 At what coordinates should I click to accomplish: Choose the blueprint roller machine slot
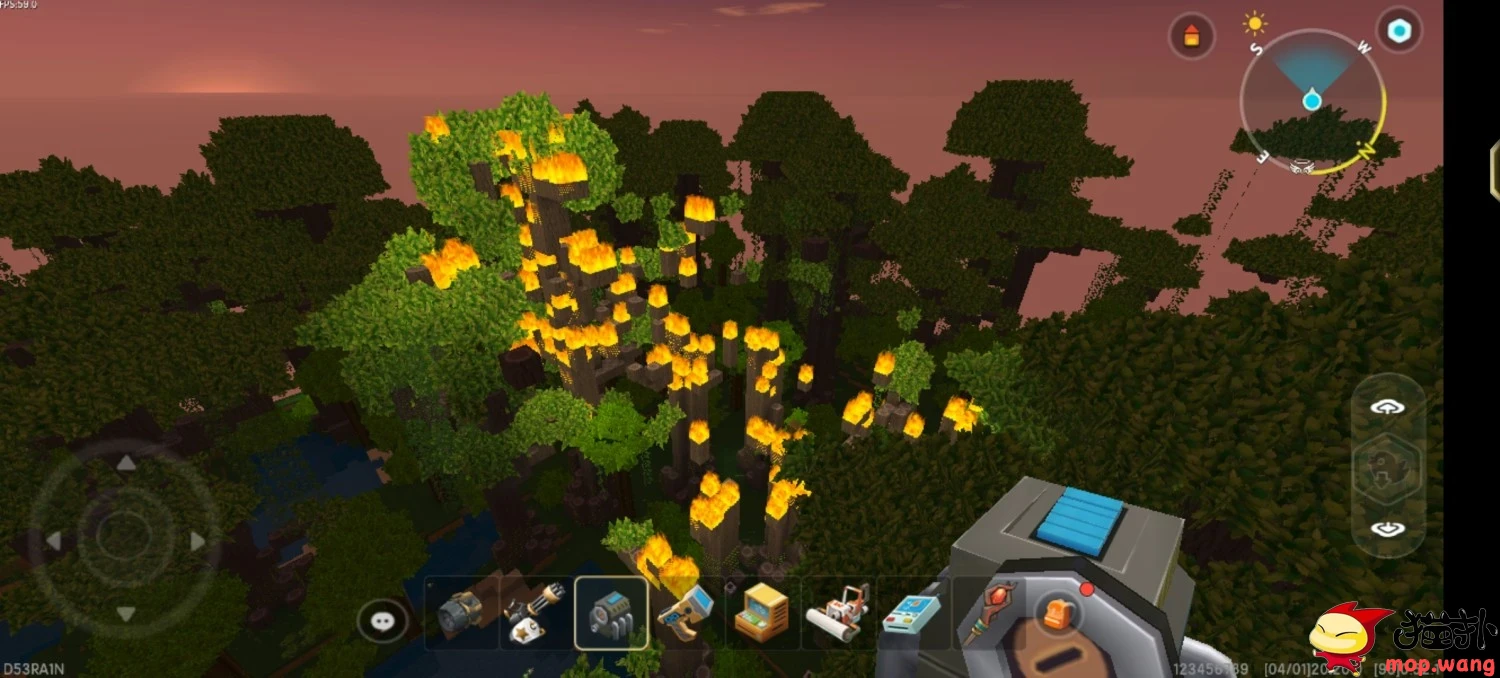tap(837, 613)
